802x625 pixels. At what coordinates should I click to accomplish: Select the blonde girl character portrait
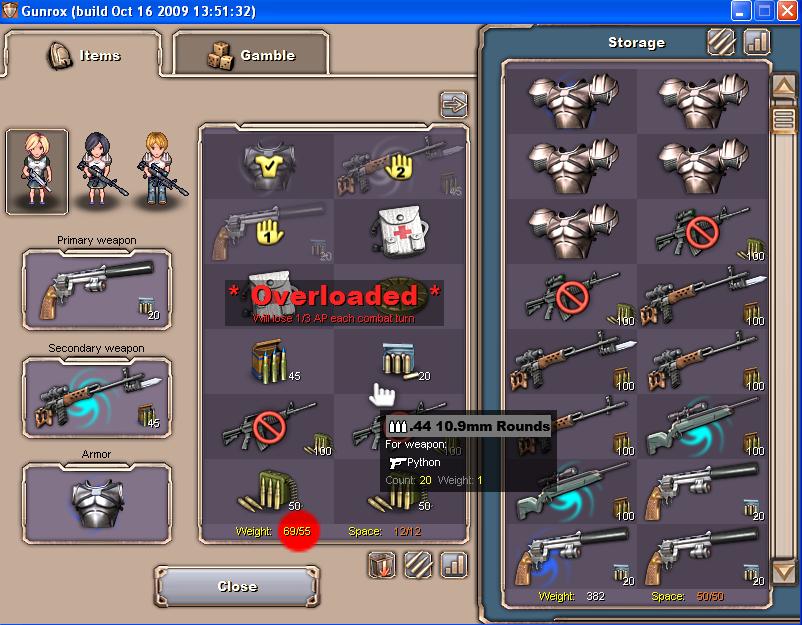tap(37, 170)
